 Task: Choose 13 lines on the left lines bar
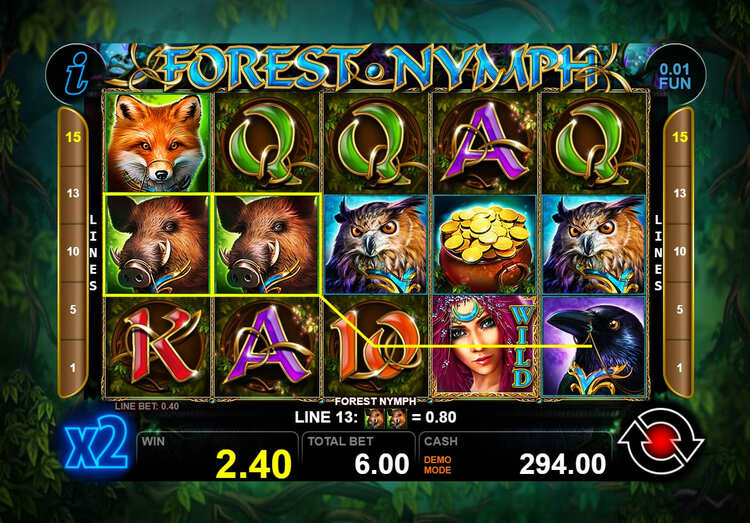point(73,193)
